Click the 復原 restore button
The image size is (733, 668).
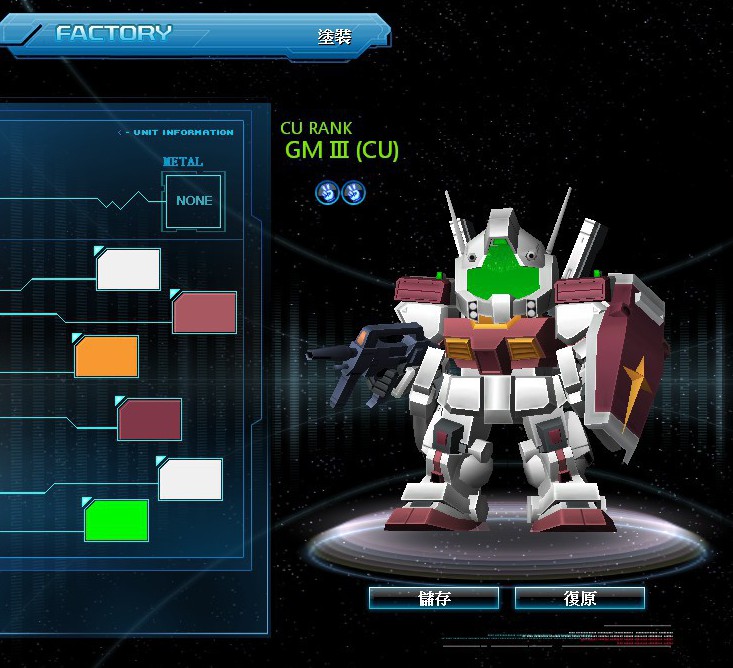pos(580,598)
